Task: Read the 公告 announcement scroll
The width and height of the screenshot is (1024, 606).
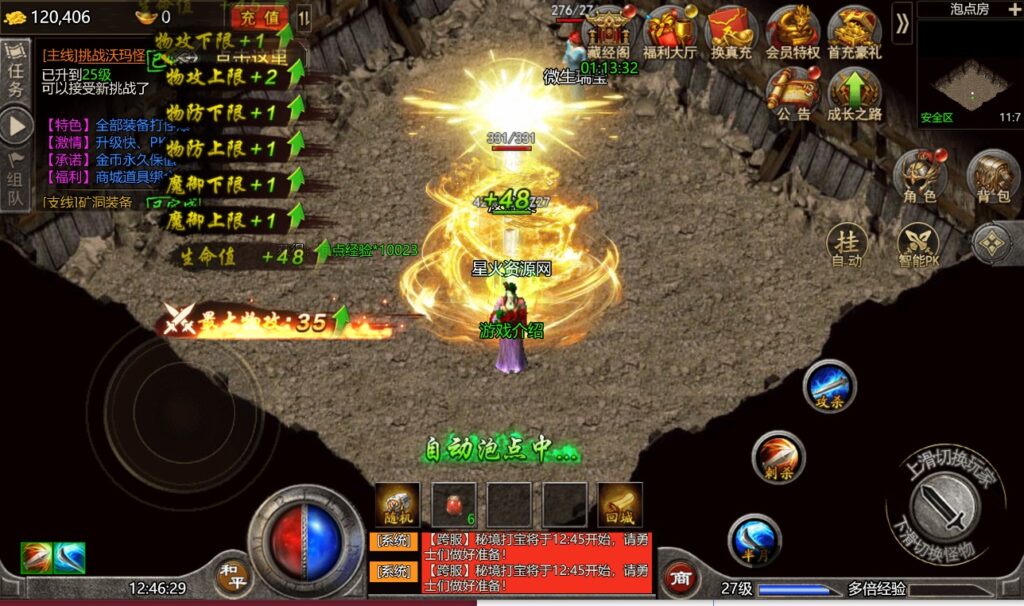Action: click(793, 92)
